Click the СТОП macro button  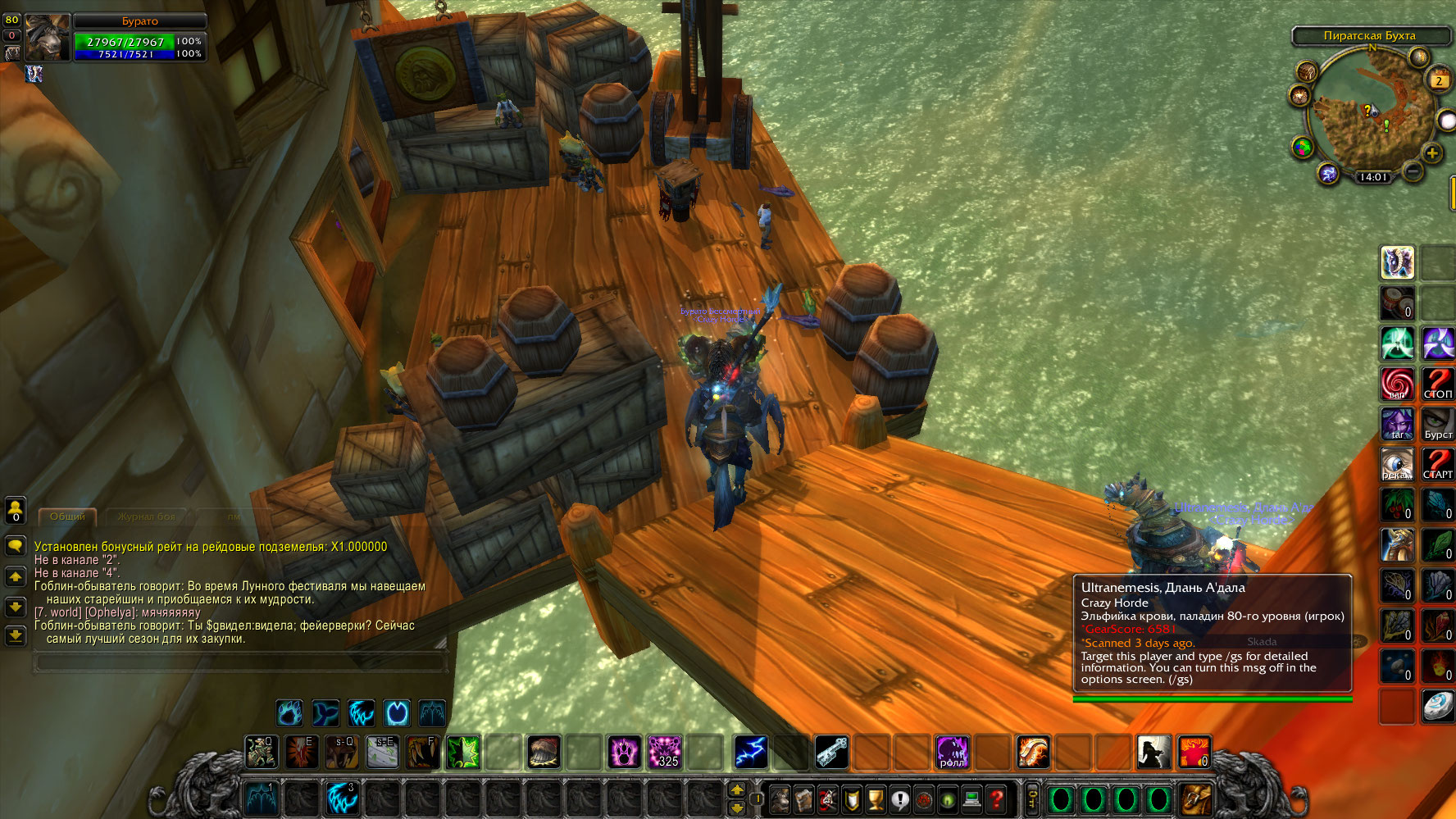click(1437, 384)
